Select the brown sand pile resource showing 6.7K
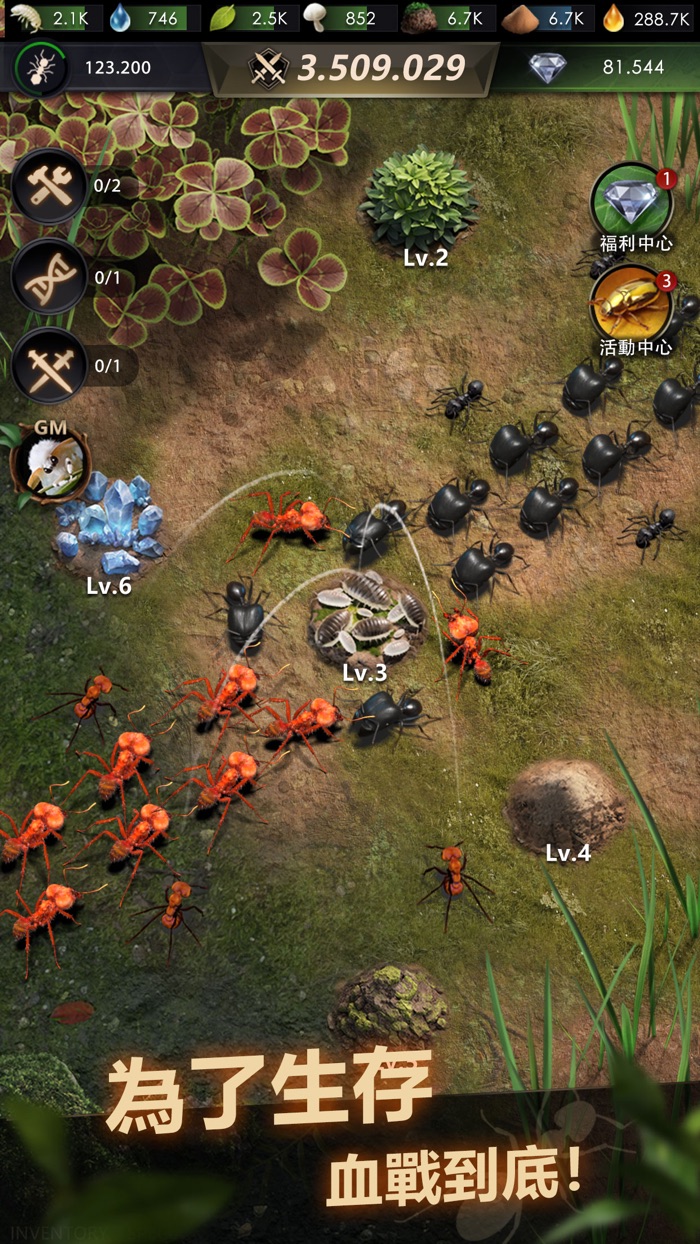 point(518,17)
